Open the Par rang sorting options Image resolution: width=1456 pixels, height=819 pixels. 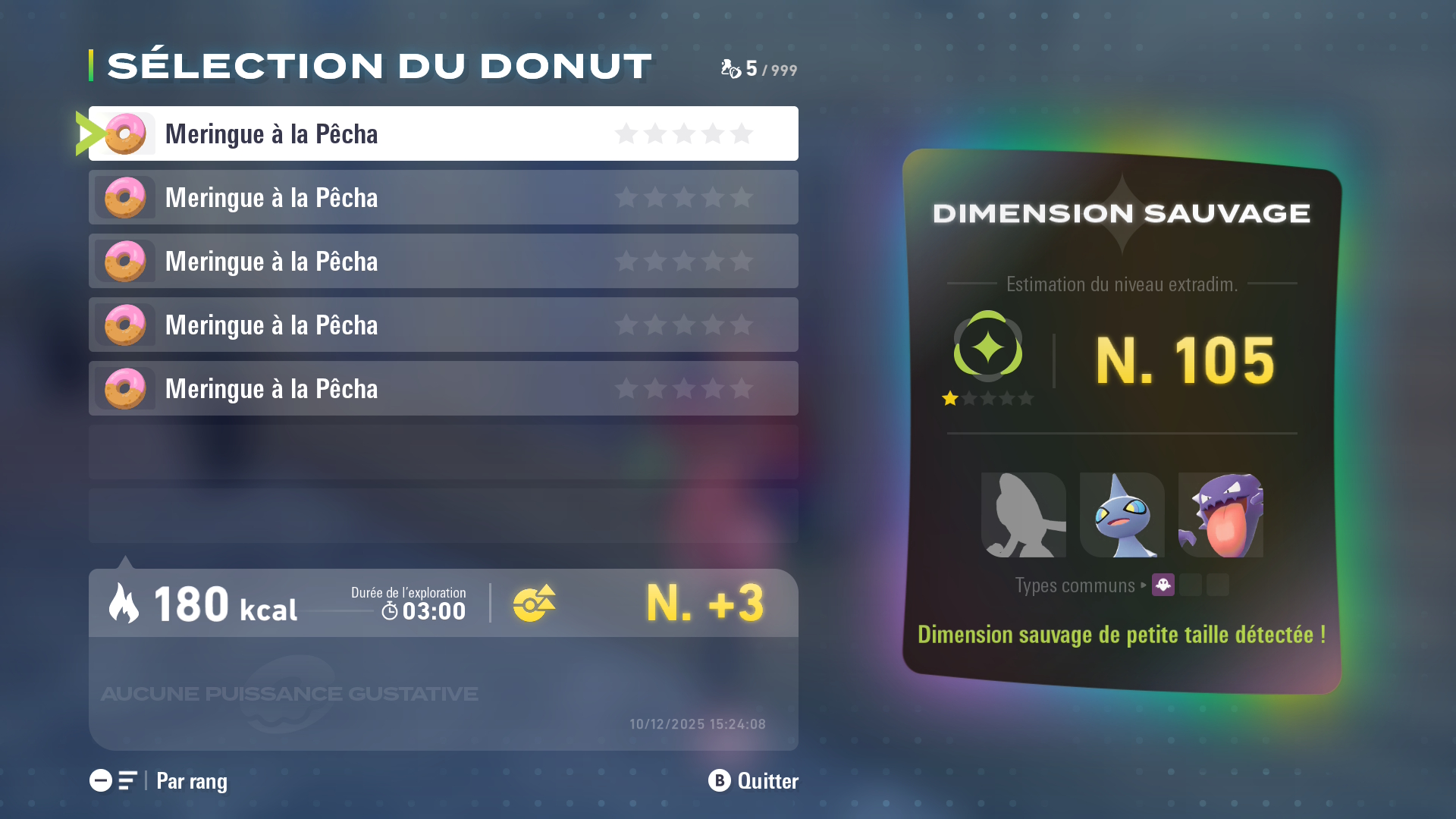point(190,781)
